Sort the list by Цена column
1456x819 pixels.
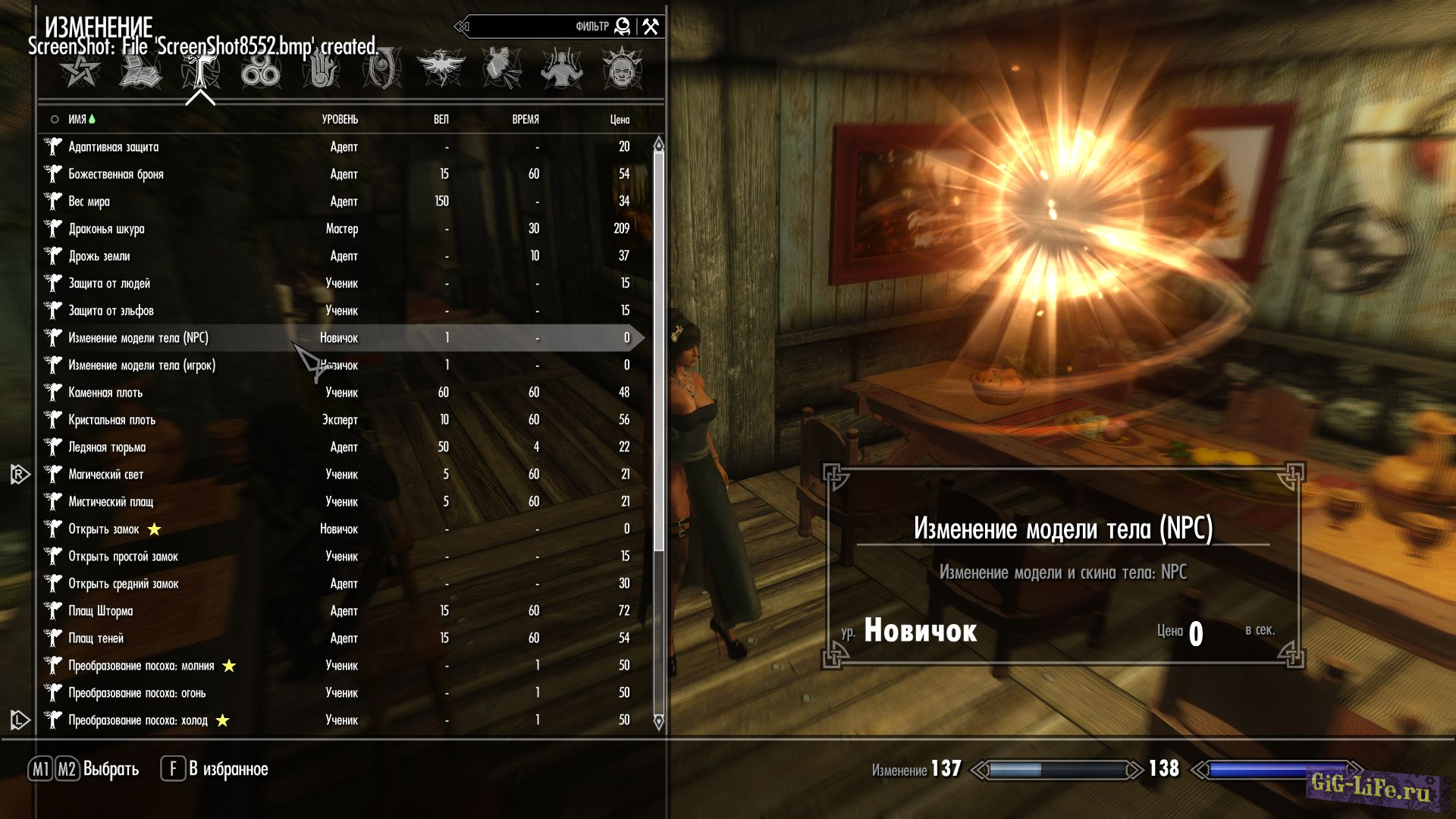(x=620, y=120)
